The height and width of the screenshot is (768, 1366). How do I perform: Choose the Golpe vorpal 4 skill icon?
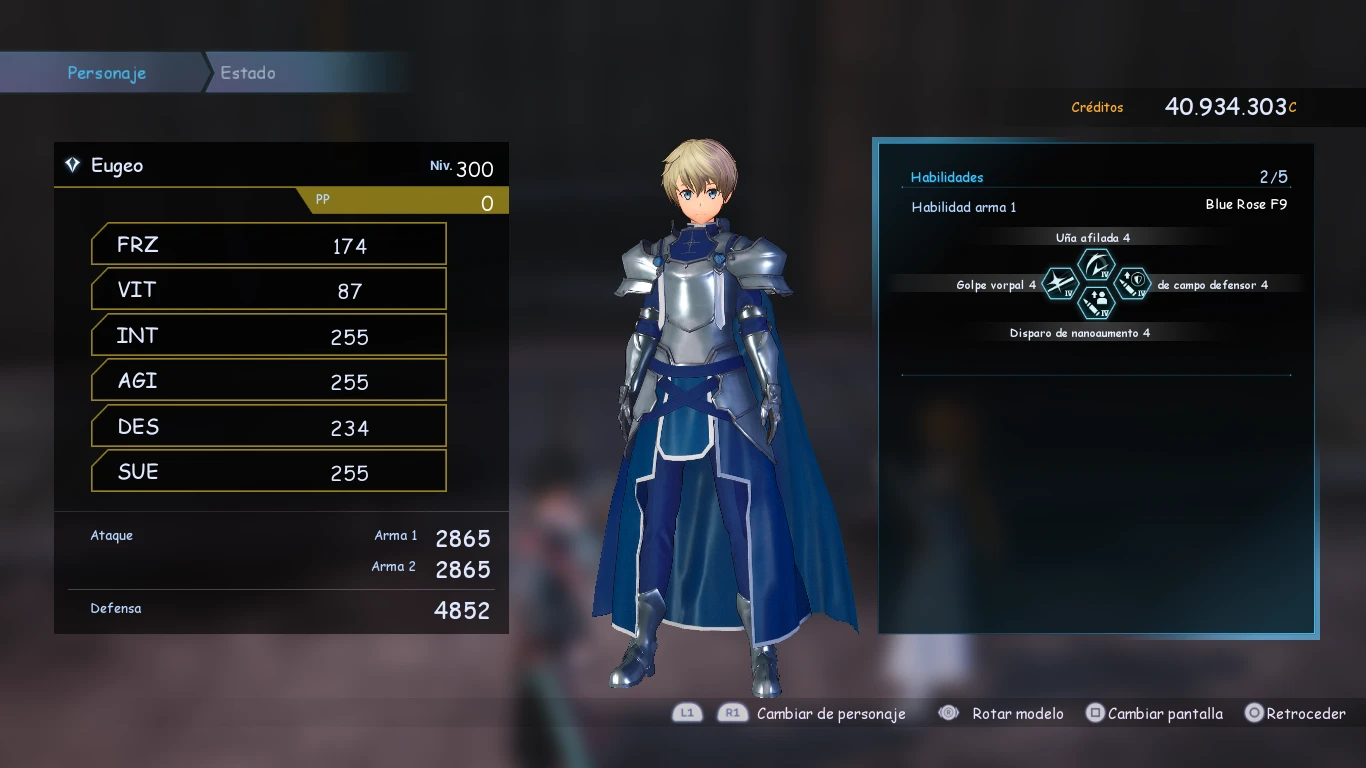1060,284
